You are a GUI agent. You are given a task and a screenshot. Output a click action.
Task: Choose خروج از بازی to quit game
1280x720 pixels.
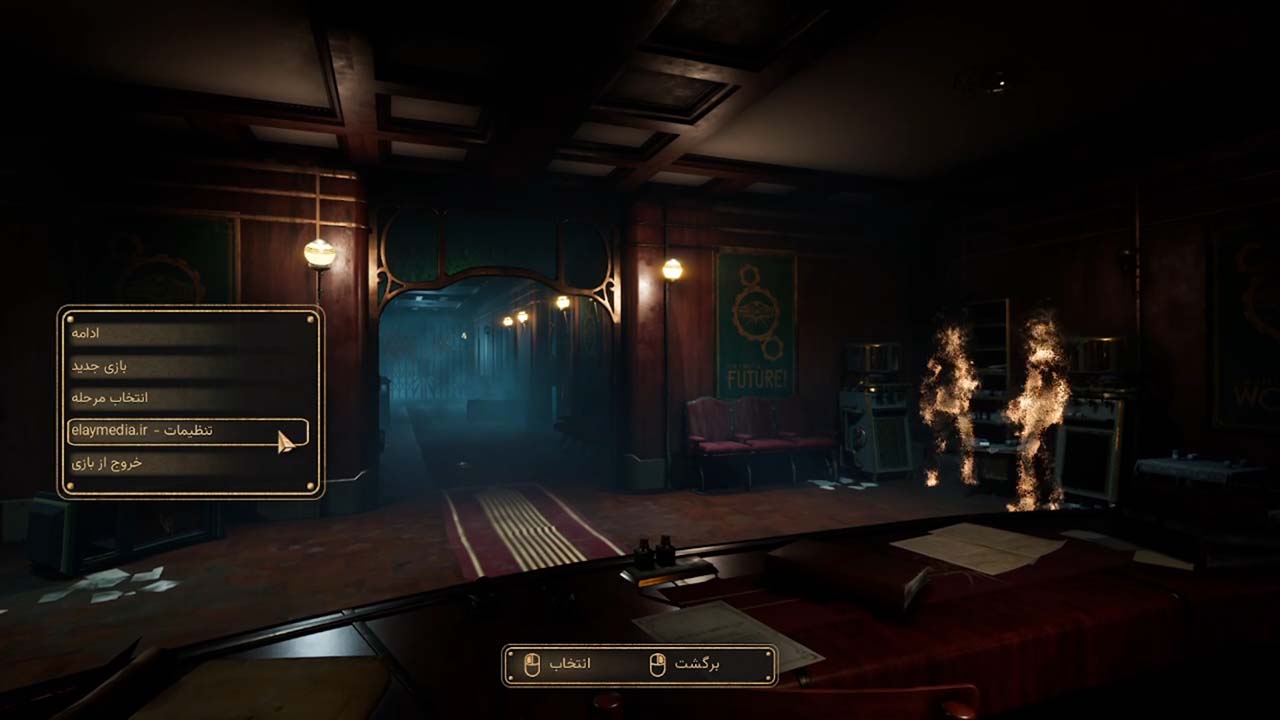click(x=188, y=463)
